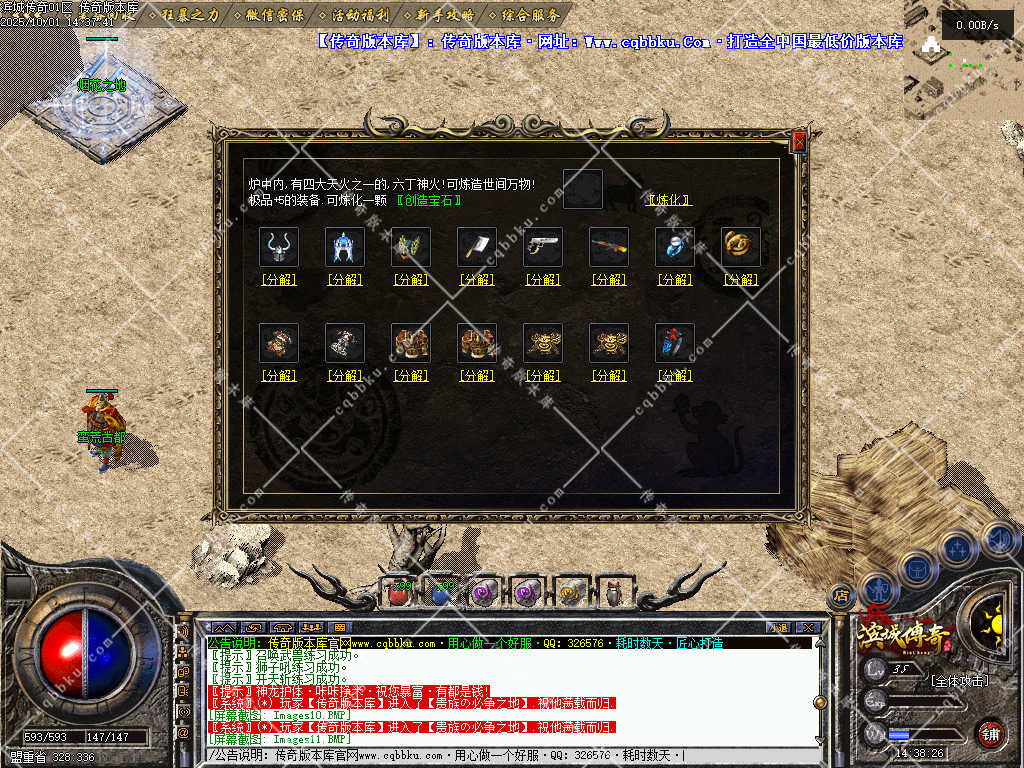Decompose the cleaver weapon
Image resolution: width=1024 pixels, height=768 pixels.
pos(477,280)
